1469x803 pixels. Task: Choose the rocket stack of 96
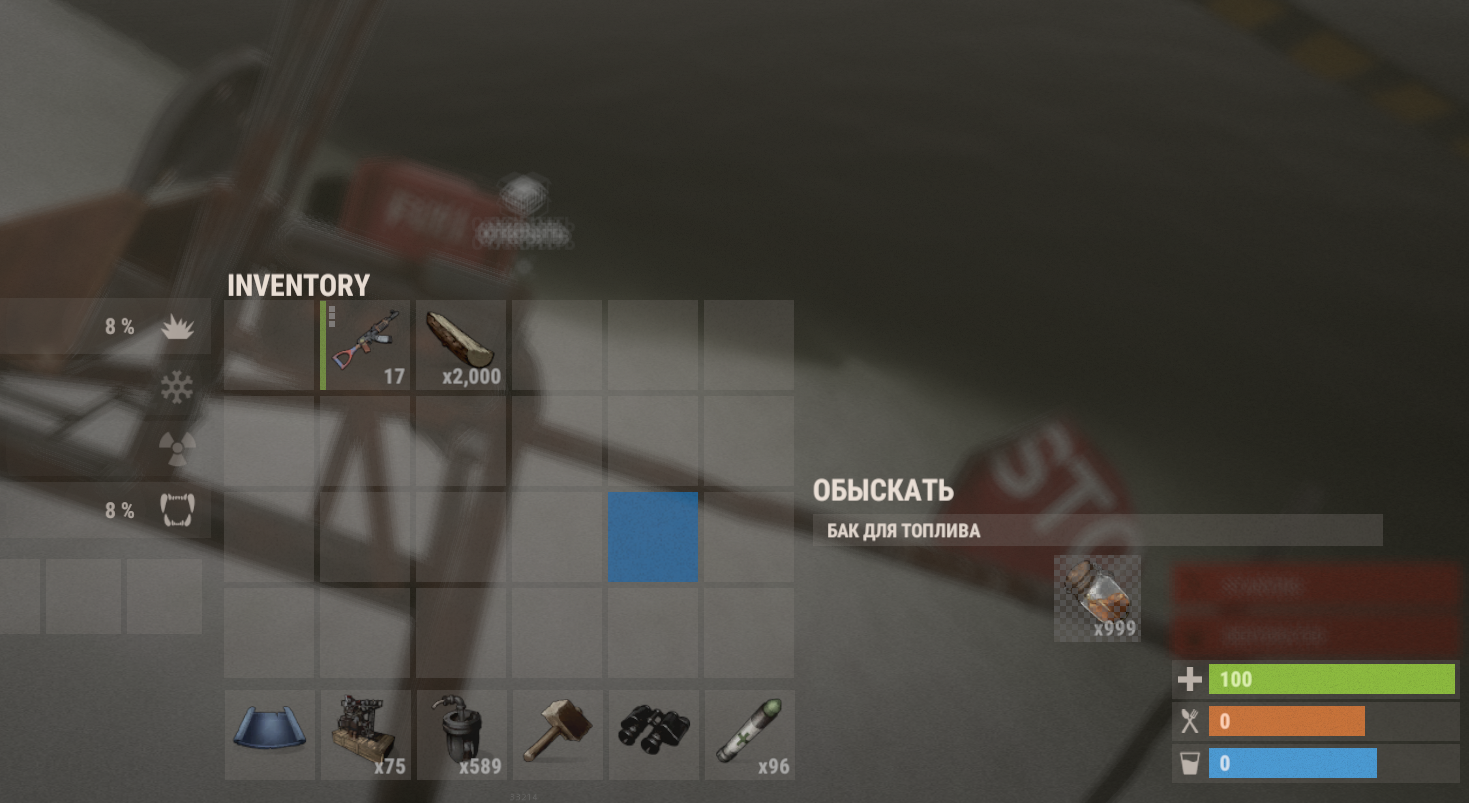749,735
